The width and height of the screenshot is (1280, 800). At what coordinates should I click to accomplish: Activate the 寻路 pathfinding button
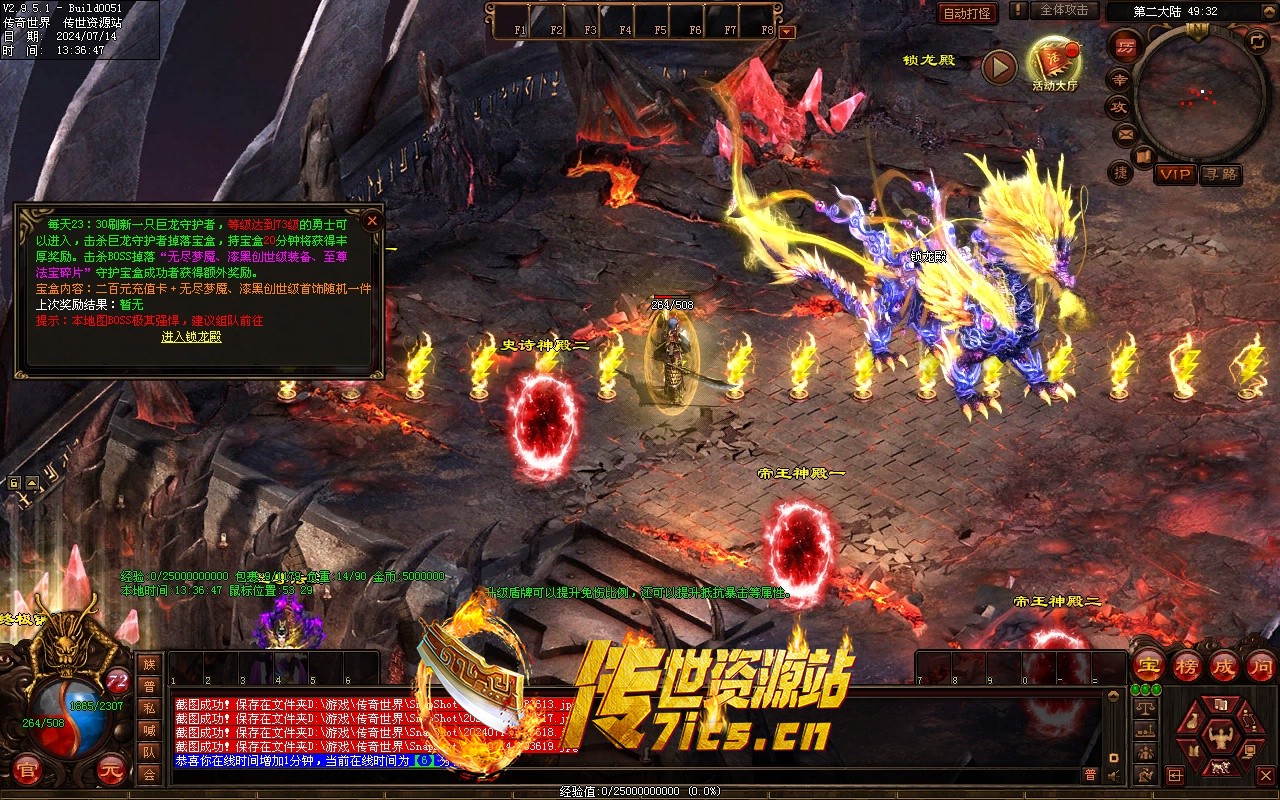click(1220, 174)
